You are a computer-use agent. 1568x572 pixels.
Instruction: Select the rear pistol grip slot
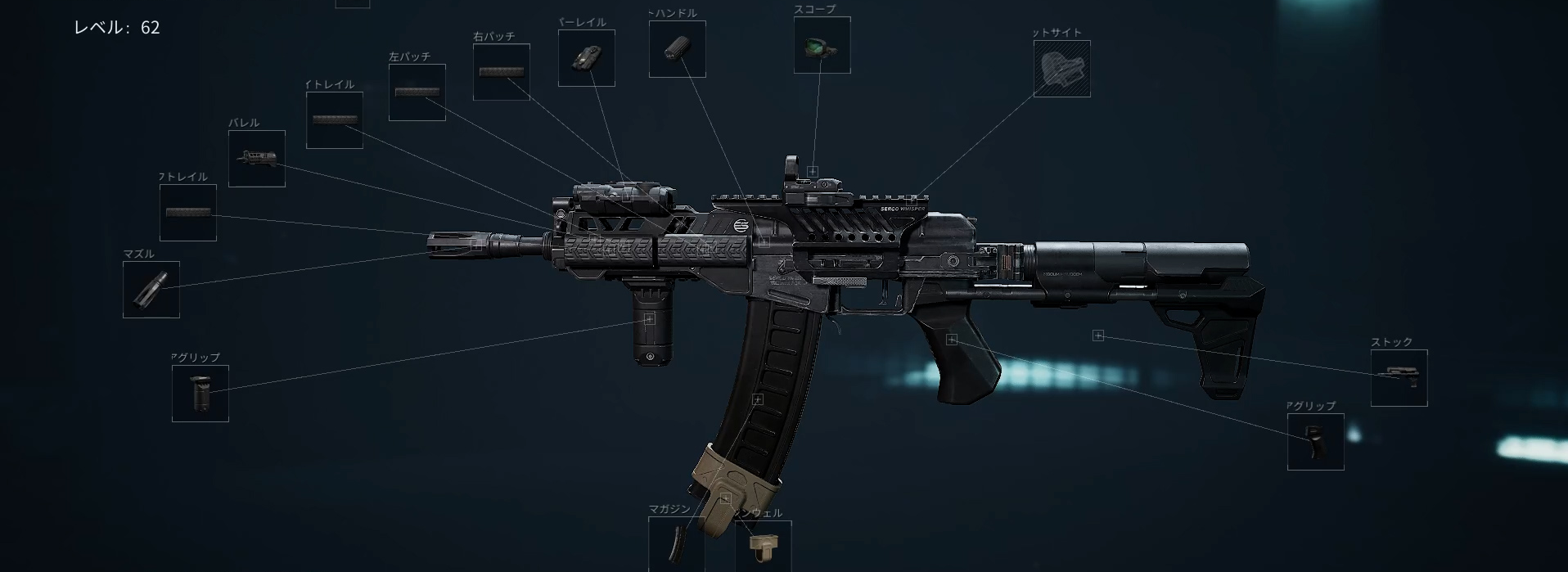click(1316, 442)
